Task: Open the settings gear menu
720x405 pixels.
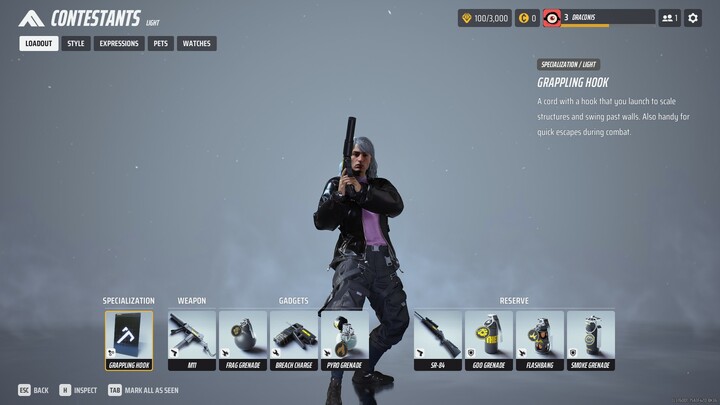Action: coord(693,18)
